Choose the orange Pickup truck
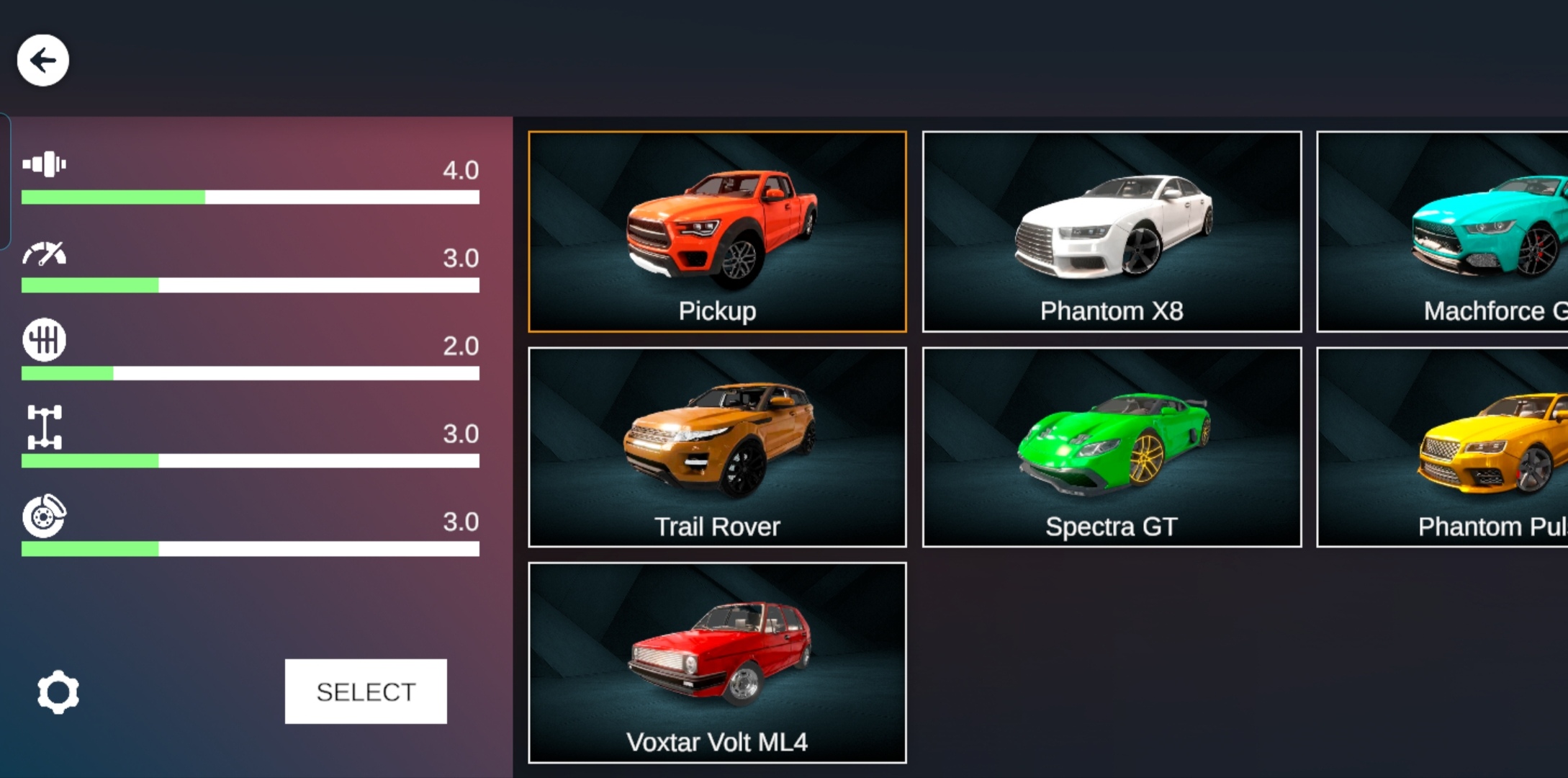1568x778 pixels. click(x=717, y=231)
